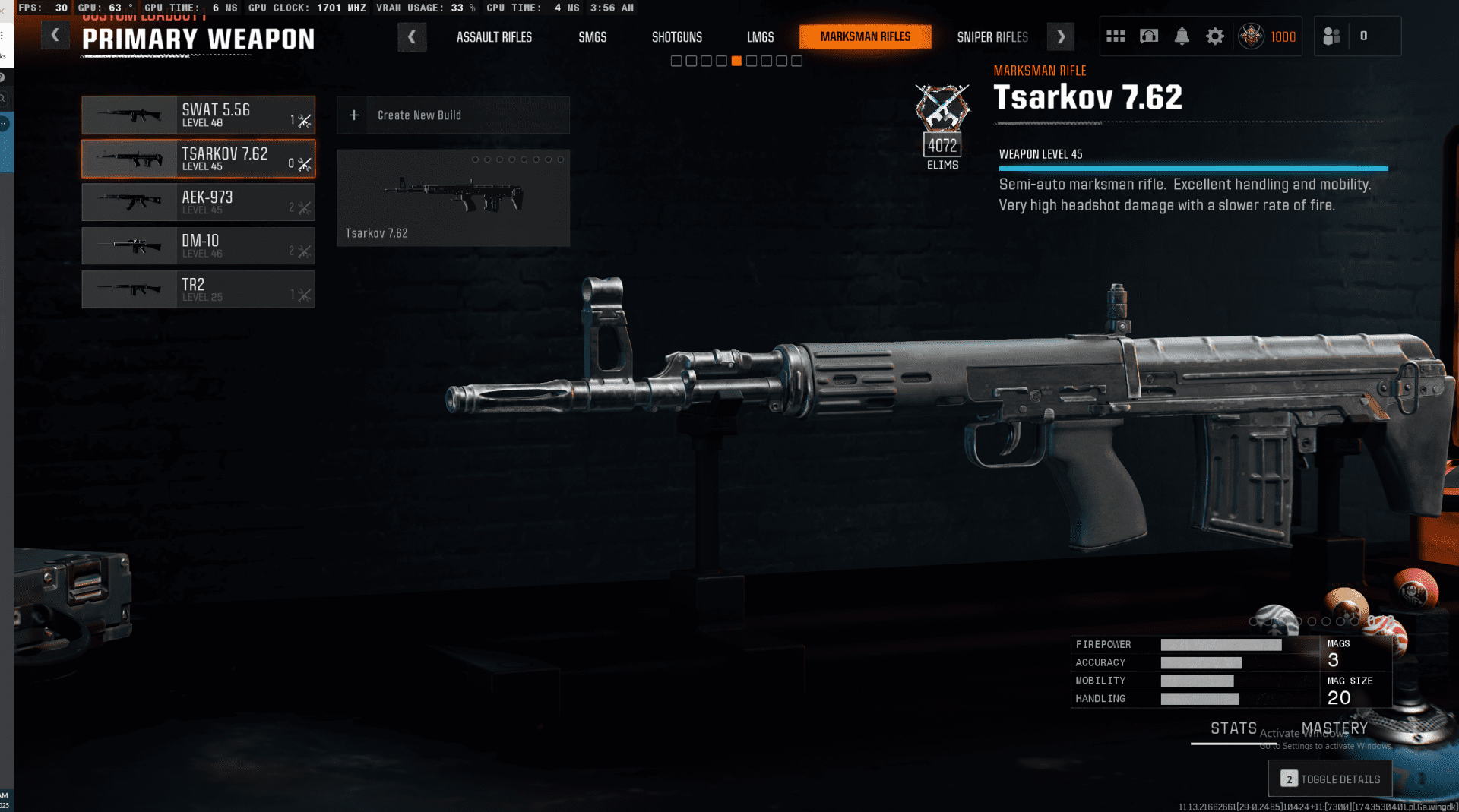
Task: Switch to Sniper Rifles category
Action: [992, 37]
